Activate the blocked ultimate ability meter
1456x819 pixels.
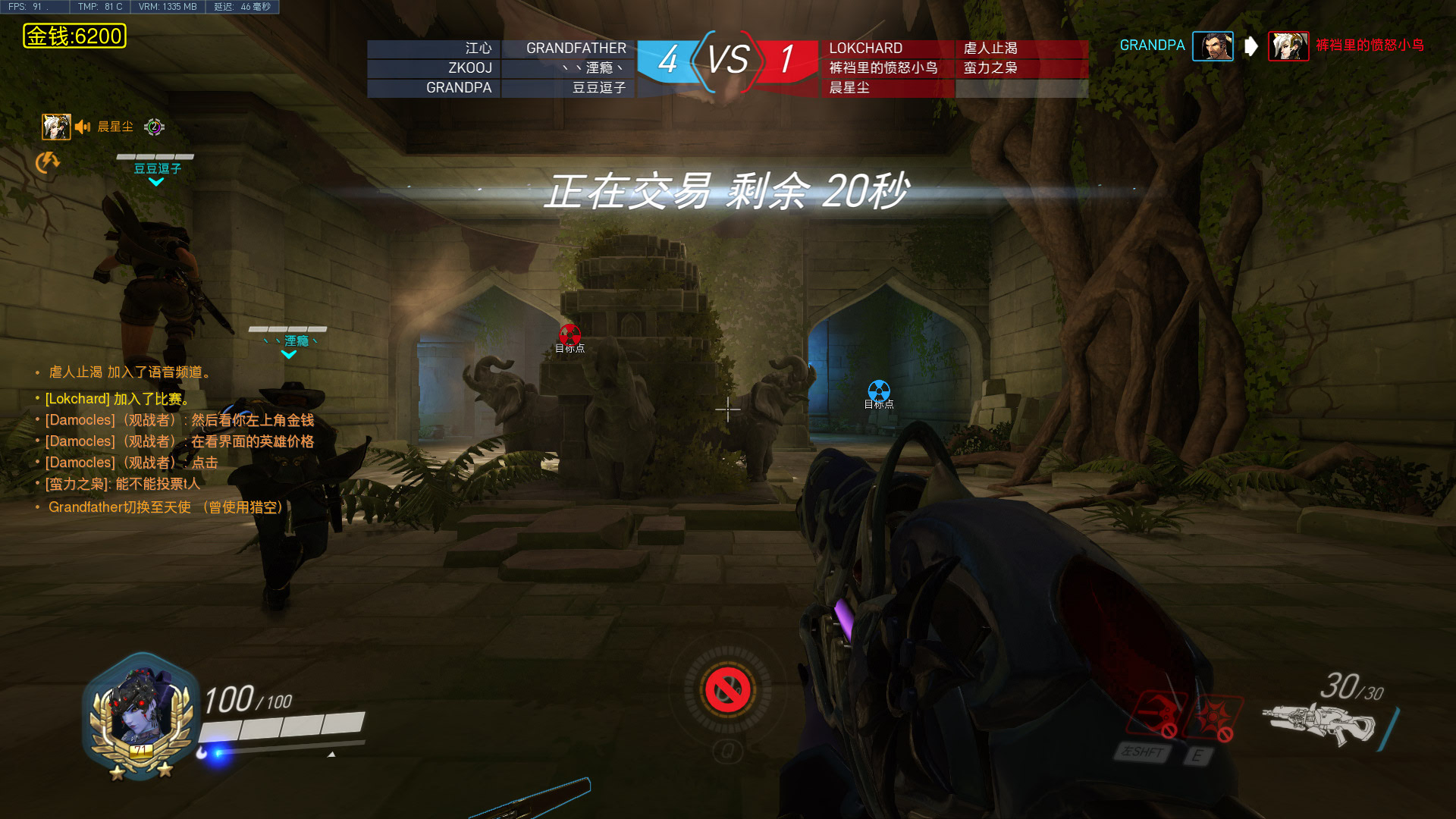click(727, 691)
